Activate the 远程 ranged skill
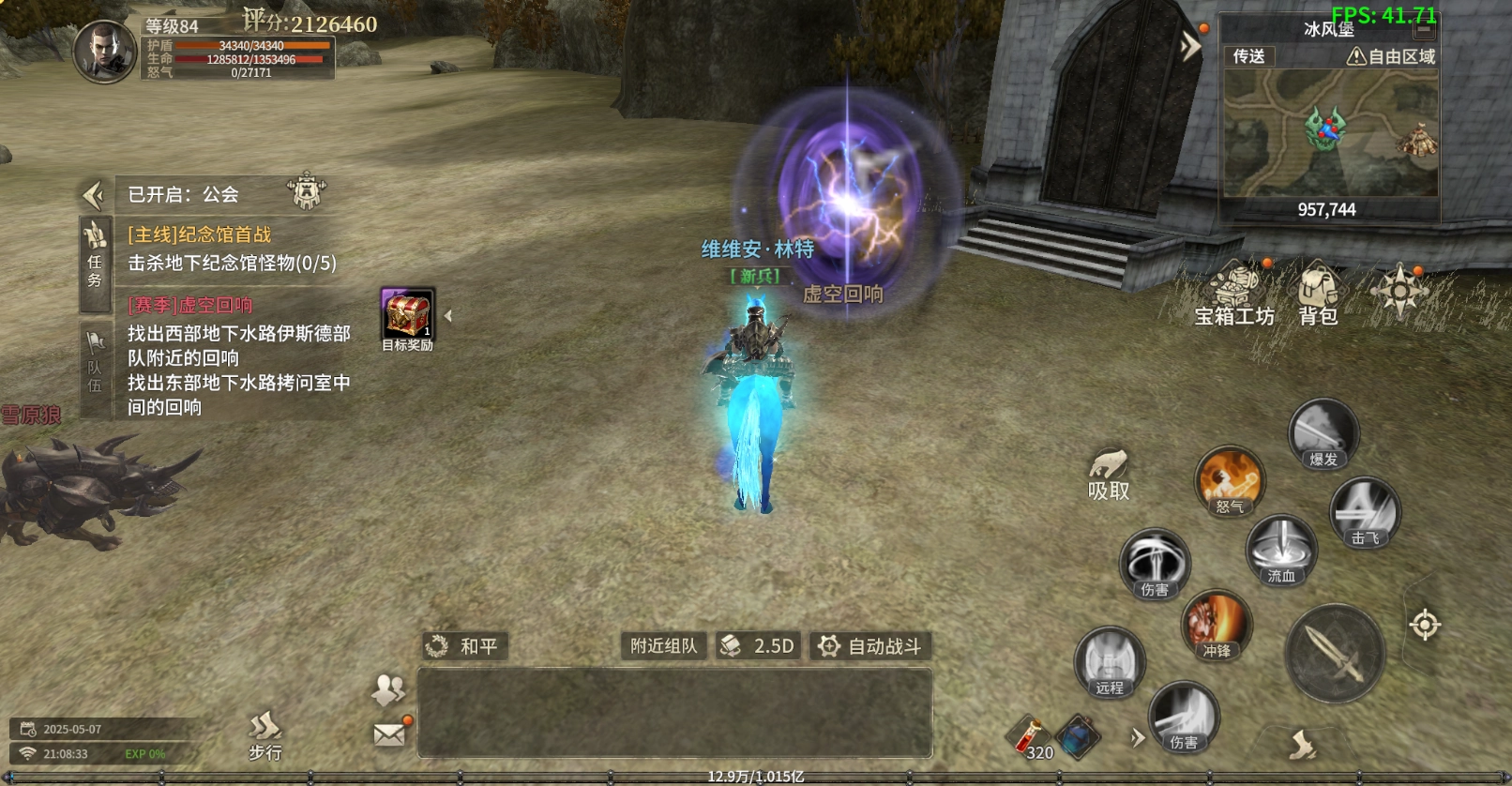1512x786 pixels. pyautogui.click(x=1110, y=662)
